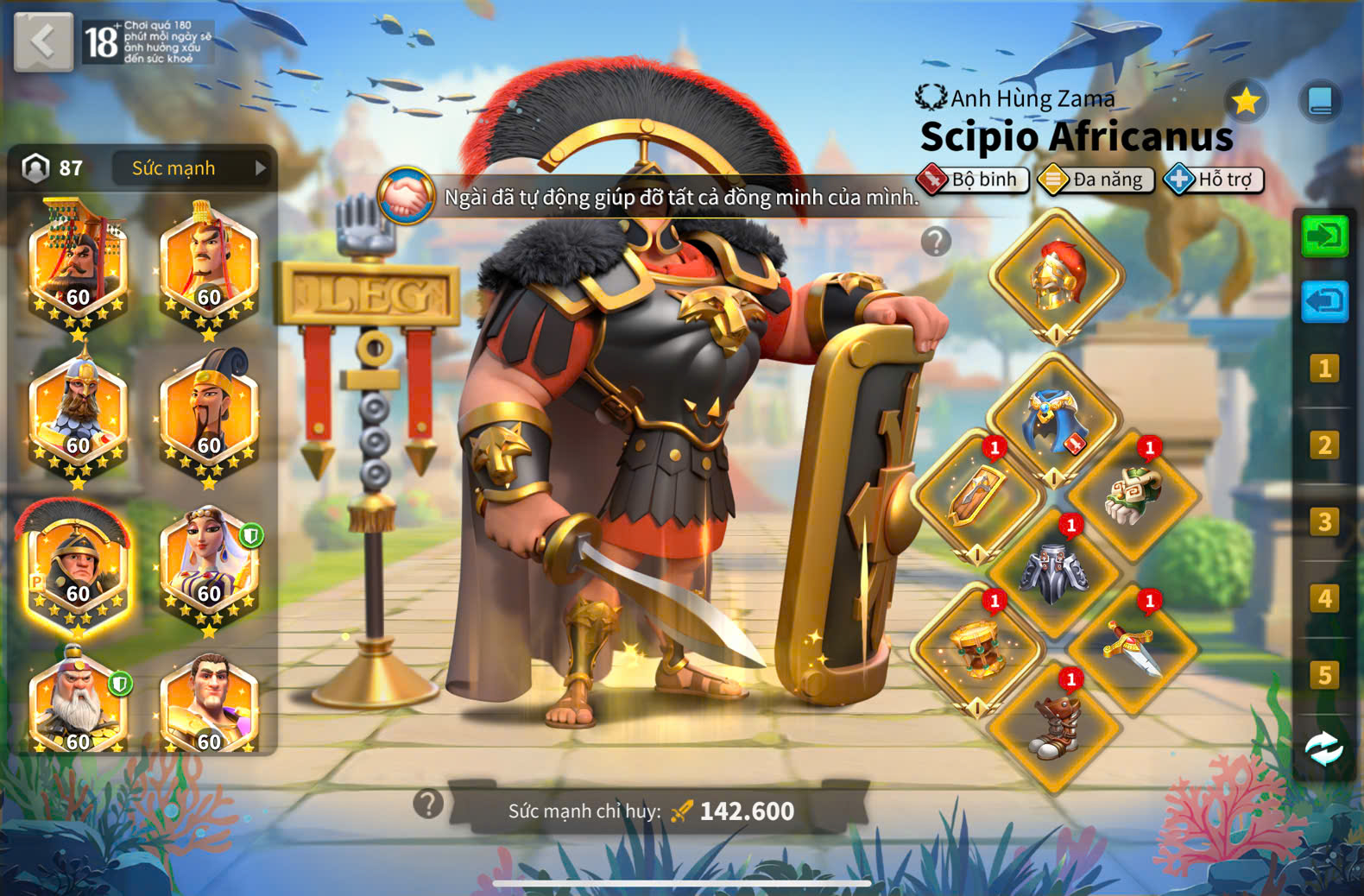
Task: Mark commander with the gold star button
Action: pyautogui.click(x=1246, y=102)
